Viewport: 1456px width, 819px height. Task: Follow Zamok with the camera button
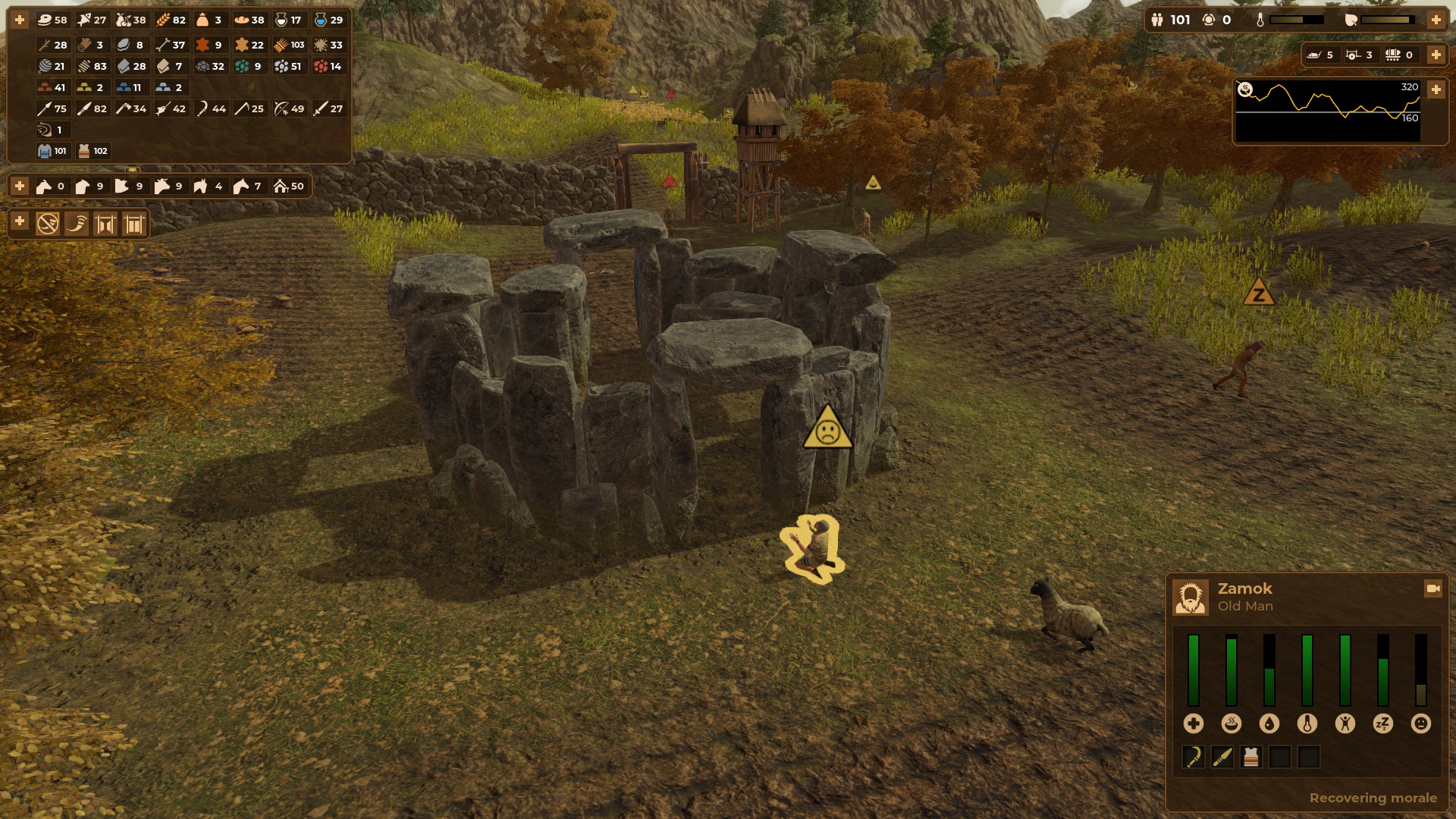(x=1432, y=588)
